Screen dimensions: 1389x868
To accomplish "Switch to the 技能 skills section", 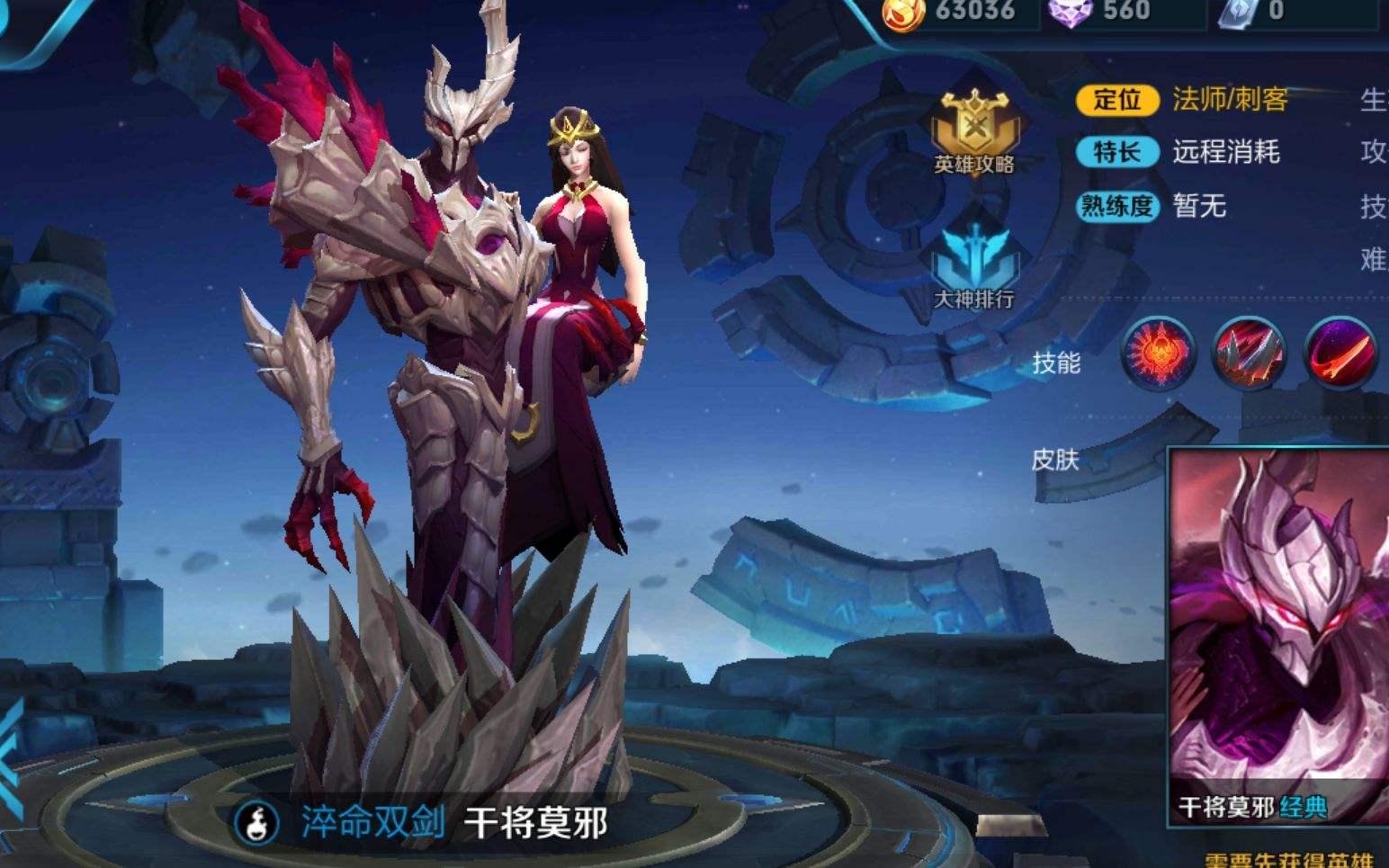I will tap(1060, 362).
